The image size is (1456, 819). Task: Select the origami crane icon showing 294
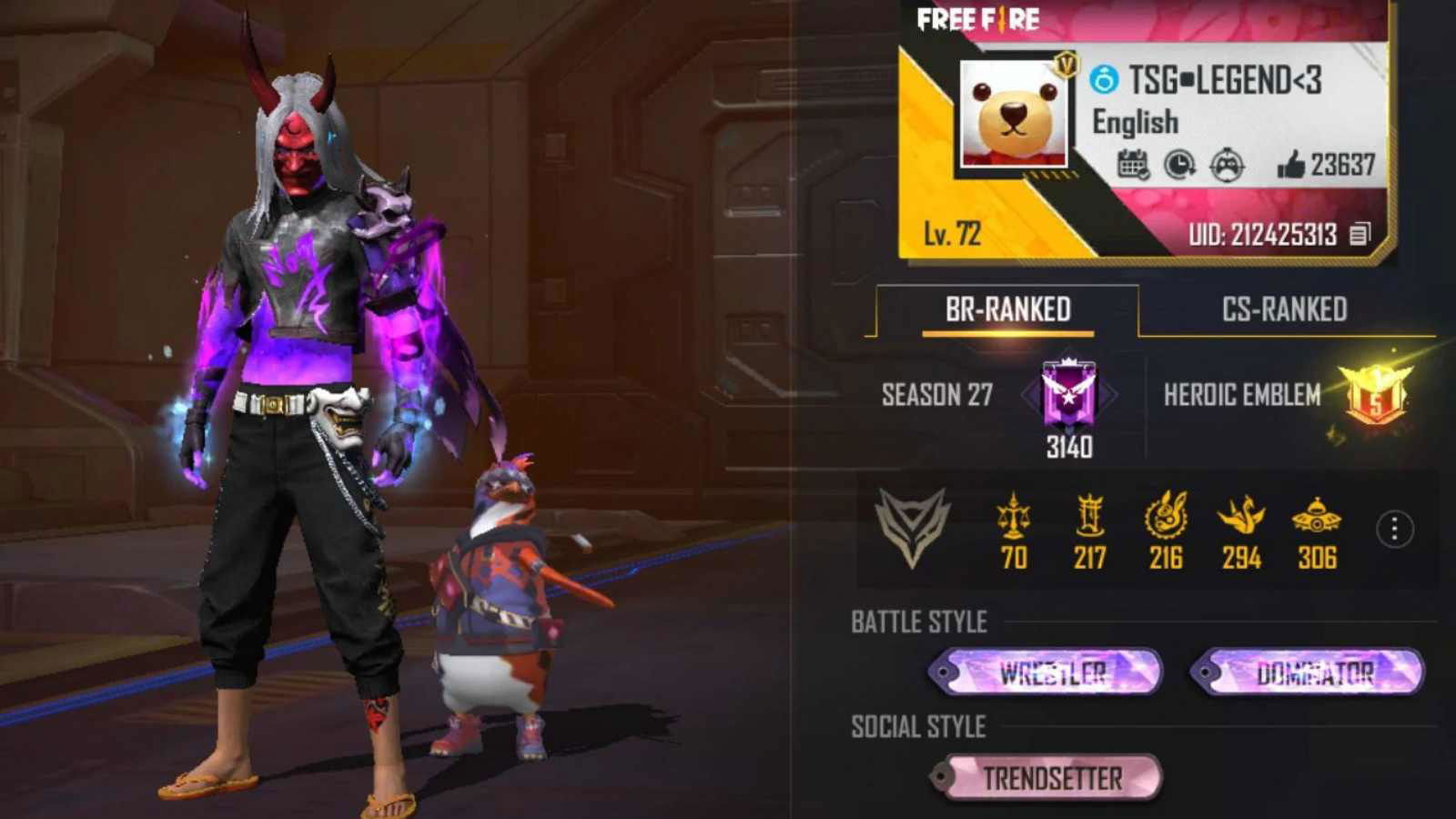[1241, 517]
